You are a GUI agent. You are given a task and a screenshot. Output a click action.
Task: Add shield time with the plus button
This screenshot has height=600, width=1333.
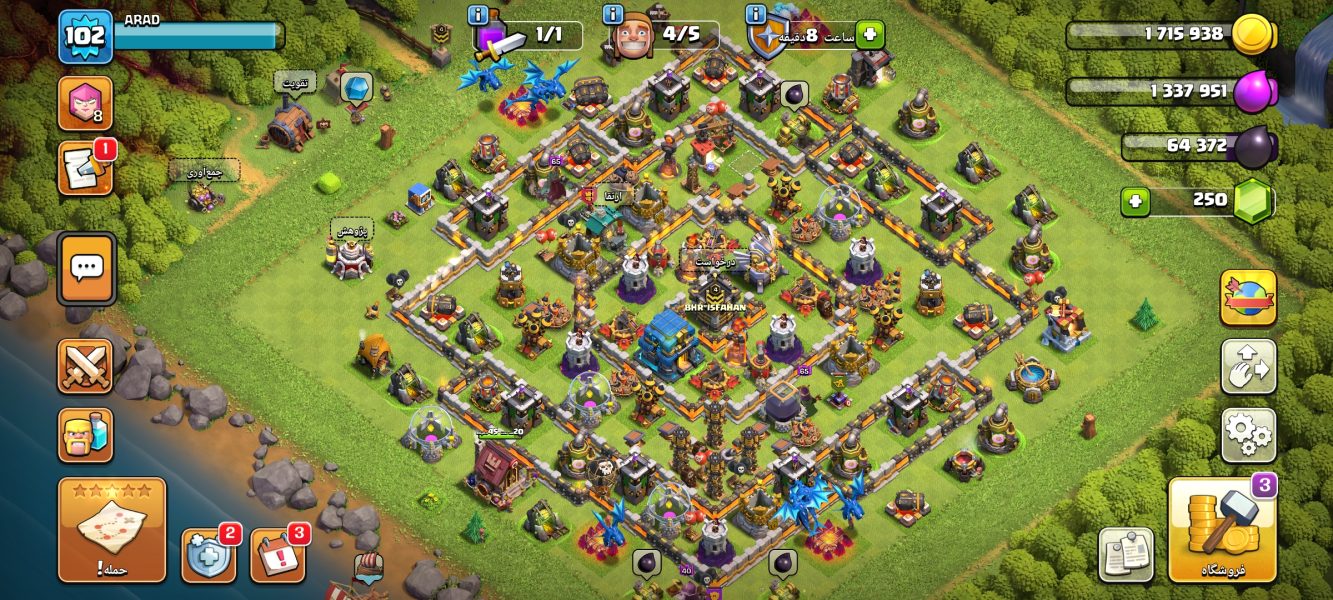pos(869,35)
